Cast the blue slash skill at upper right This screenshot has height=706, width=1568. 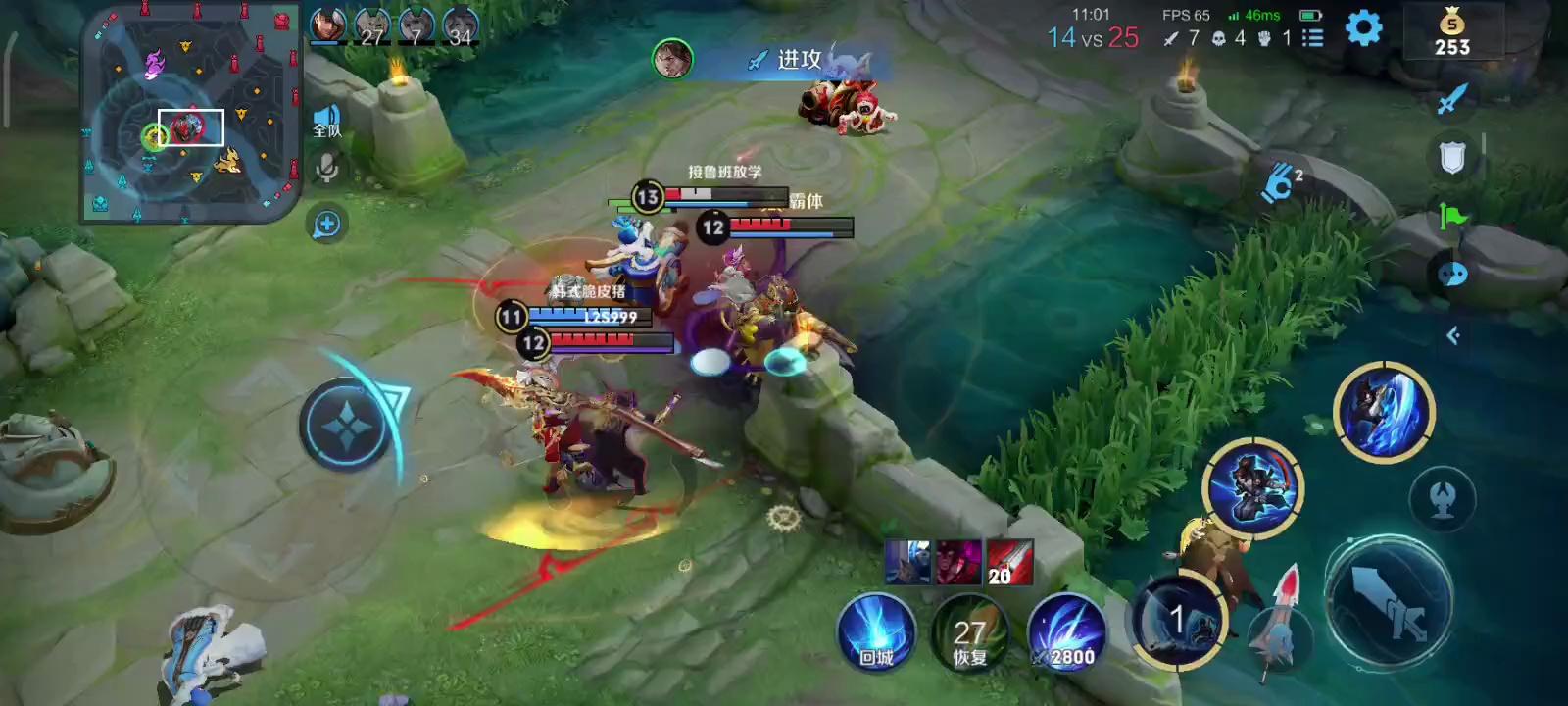(x=1384, y=412)
